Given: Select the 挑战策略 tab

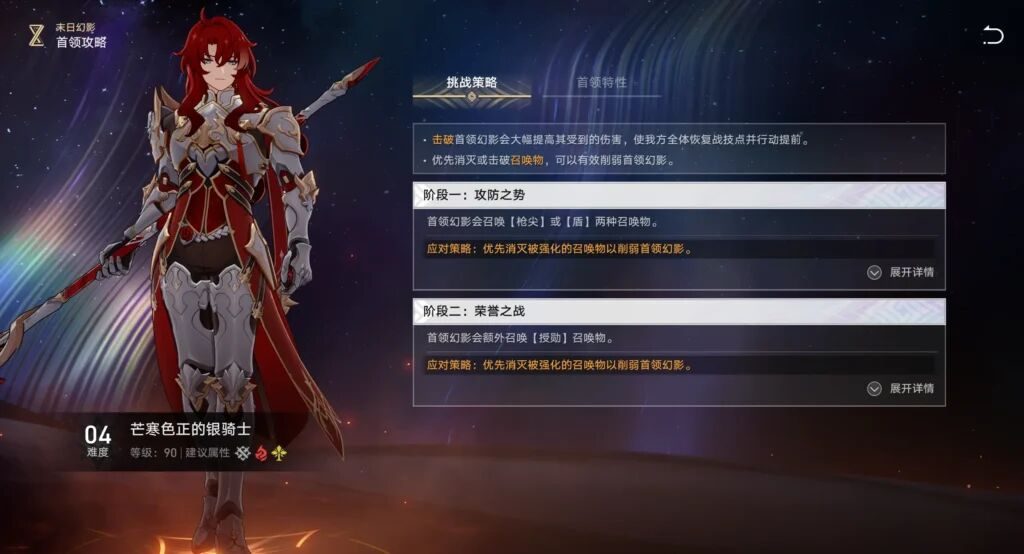Looking at the screenshot, I should [472, 82].
